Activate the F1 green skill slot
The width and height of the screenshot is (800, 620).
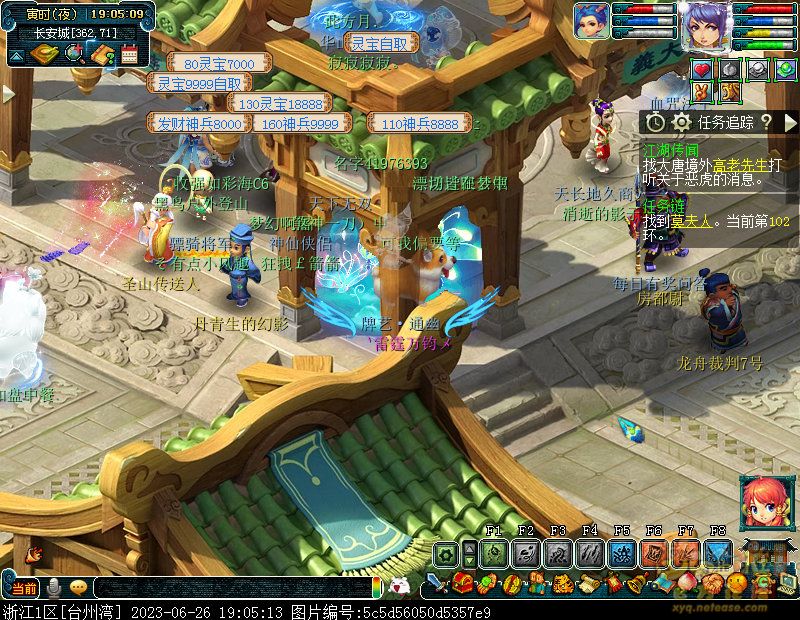(x=493, y=554)
